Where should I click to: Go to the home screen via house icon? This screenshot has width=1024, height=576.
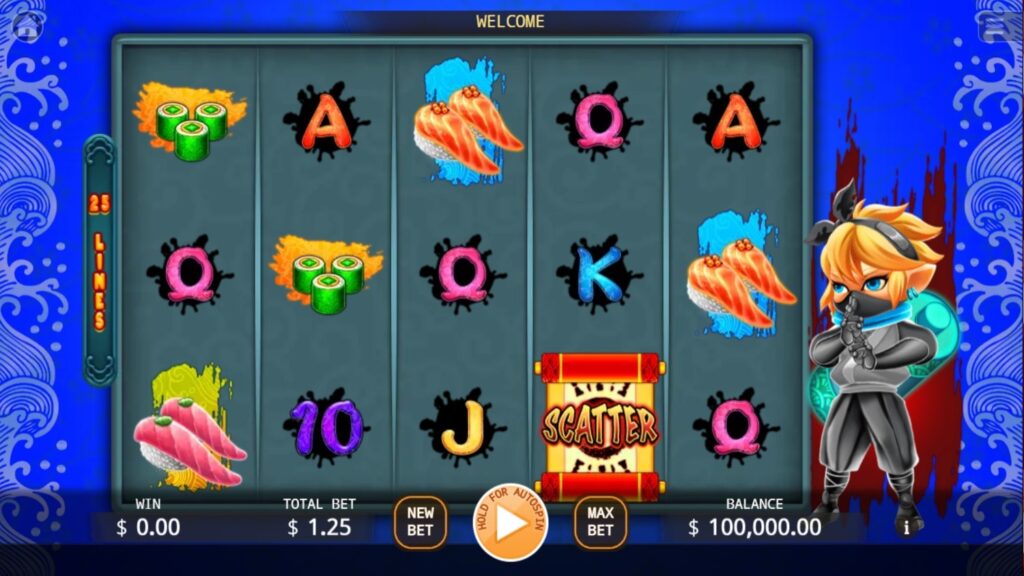27,28
